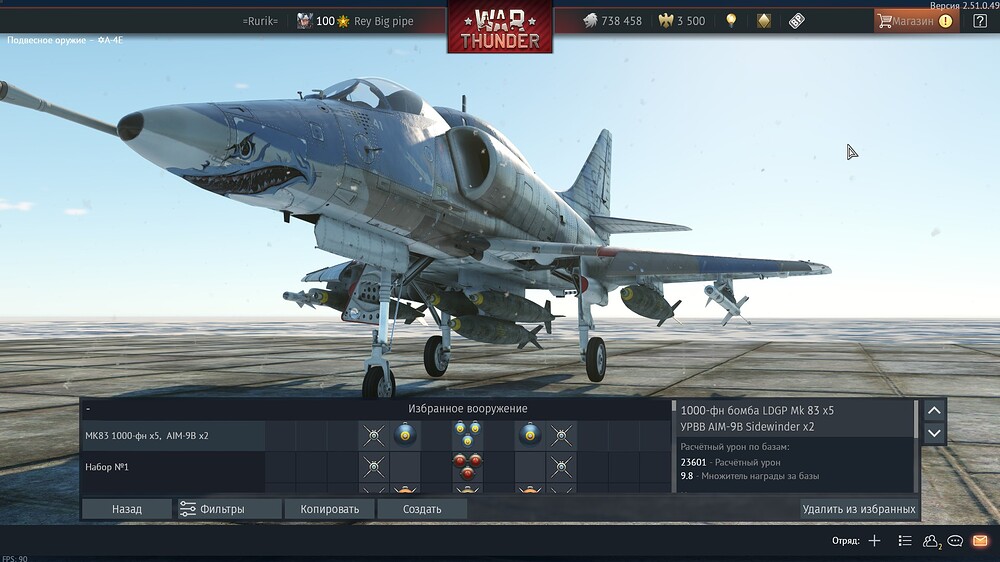1000x562 pixels.
Task: Open the chat speech bubble icon
Action: pyautogui.click(x=955, y=541)
